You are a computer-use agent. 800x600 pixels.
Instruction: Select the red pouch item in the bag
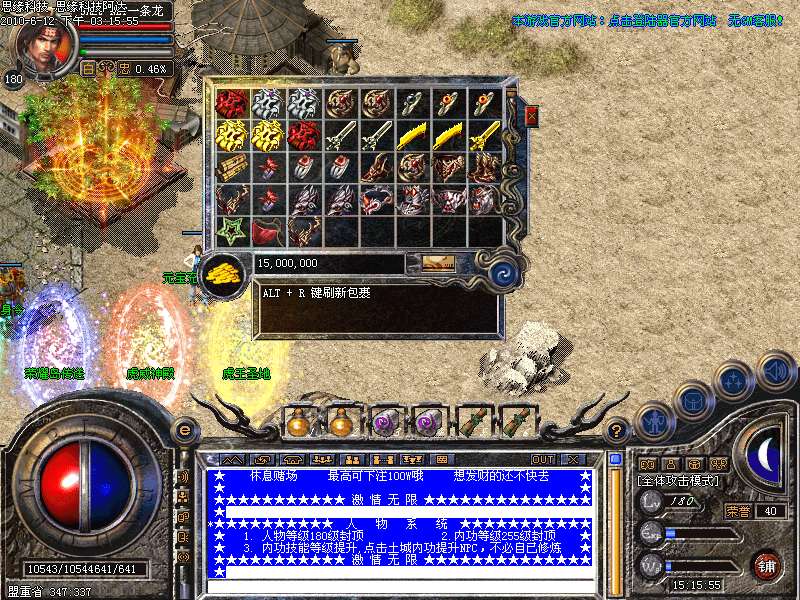268,232
